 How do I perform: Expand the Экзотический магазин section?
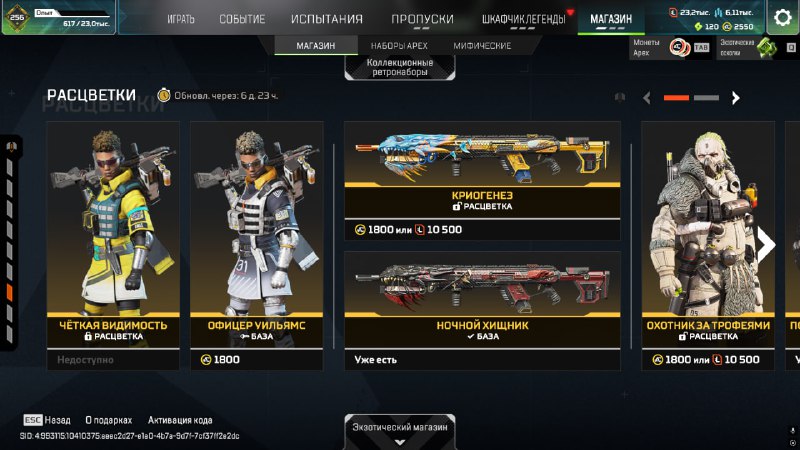click(x=400, y=432)
